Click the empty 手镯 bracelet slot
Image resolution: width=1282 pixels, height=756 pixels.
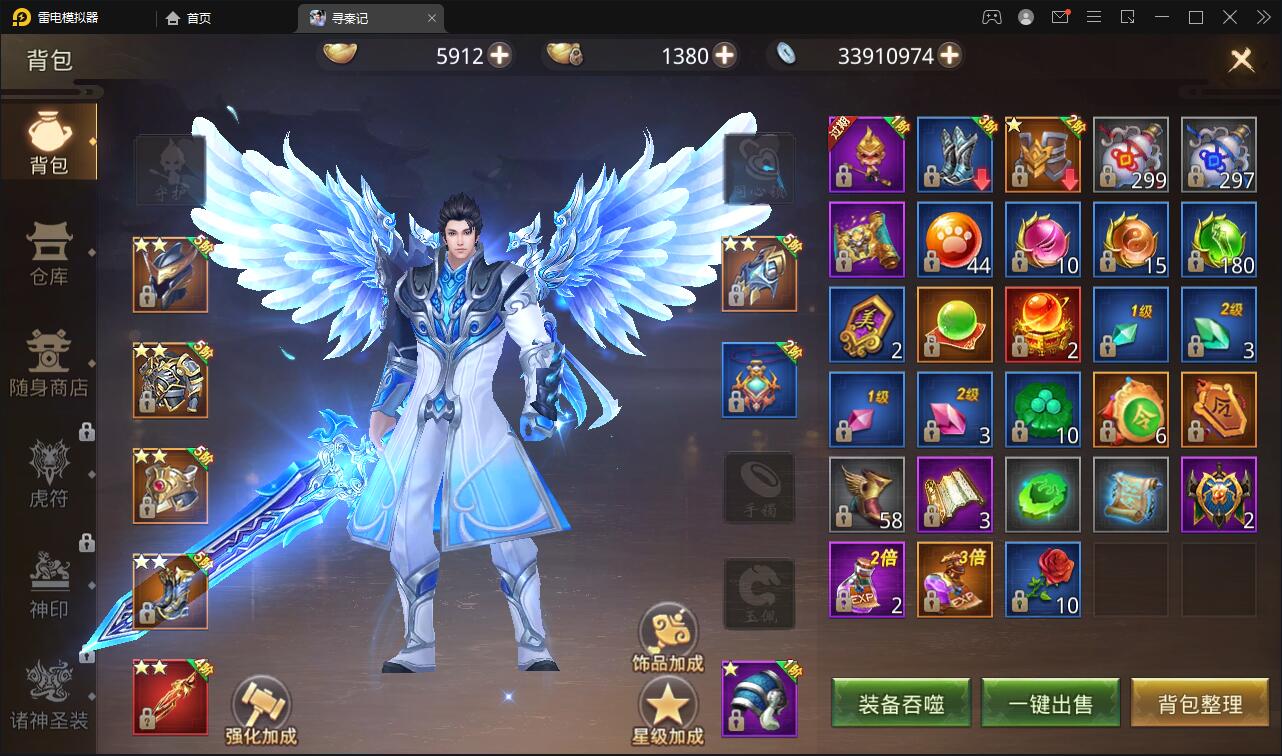tap(759, 487)
